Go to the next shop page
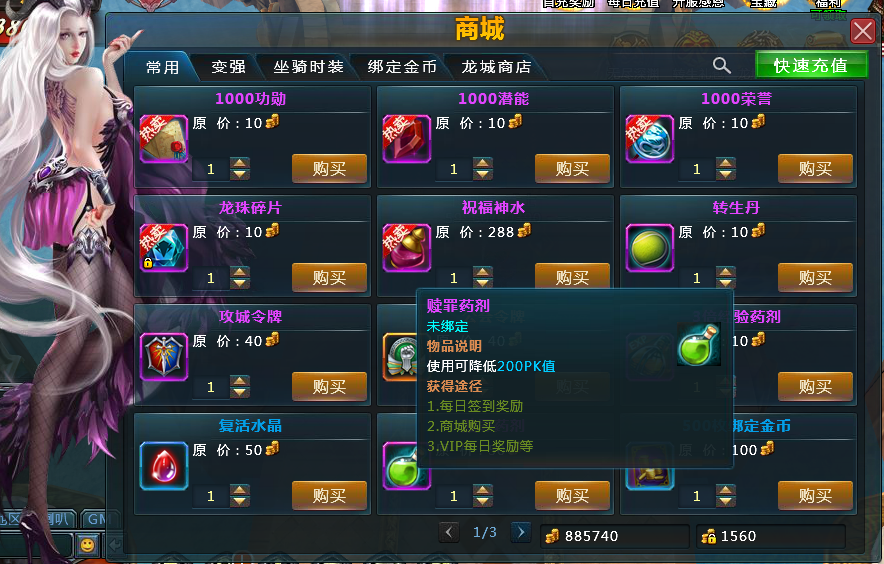This screenshot has width=884, height=564. click(520, 532)
